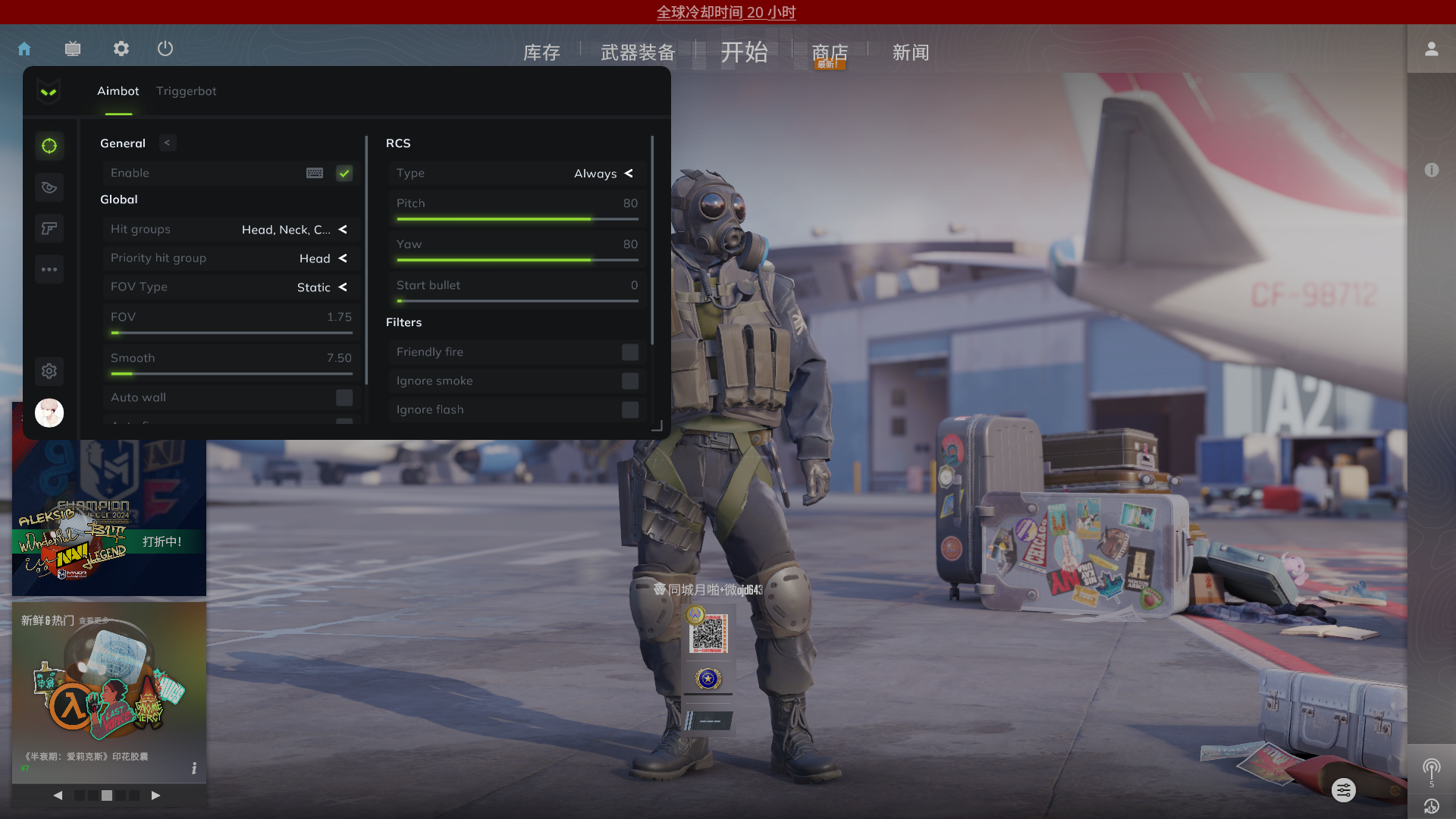Image resolution: width=1456 pixels, height=819 pixels.
Task: Open the 商店 store tab
Action: pyautogui.click(x=830, y=52)
